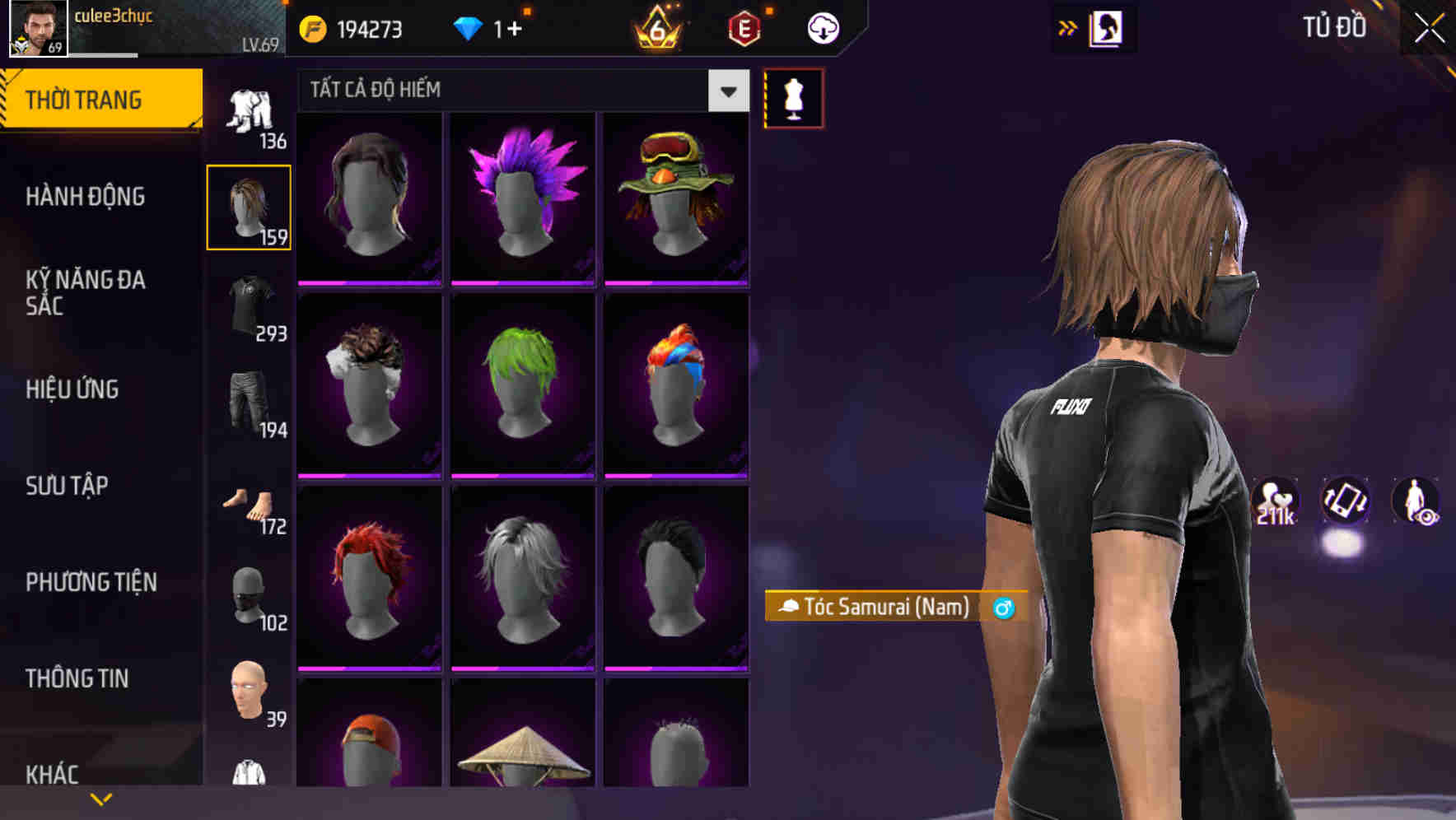The width and height of the screenshot is (1456, 820).
Task: Click the diamond balance icon
Action: (x=469, y=27)
